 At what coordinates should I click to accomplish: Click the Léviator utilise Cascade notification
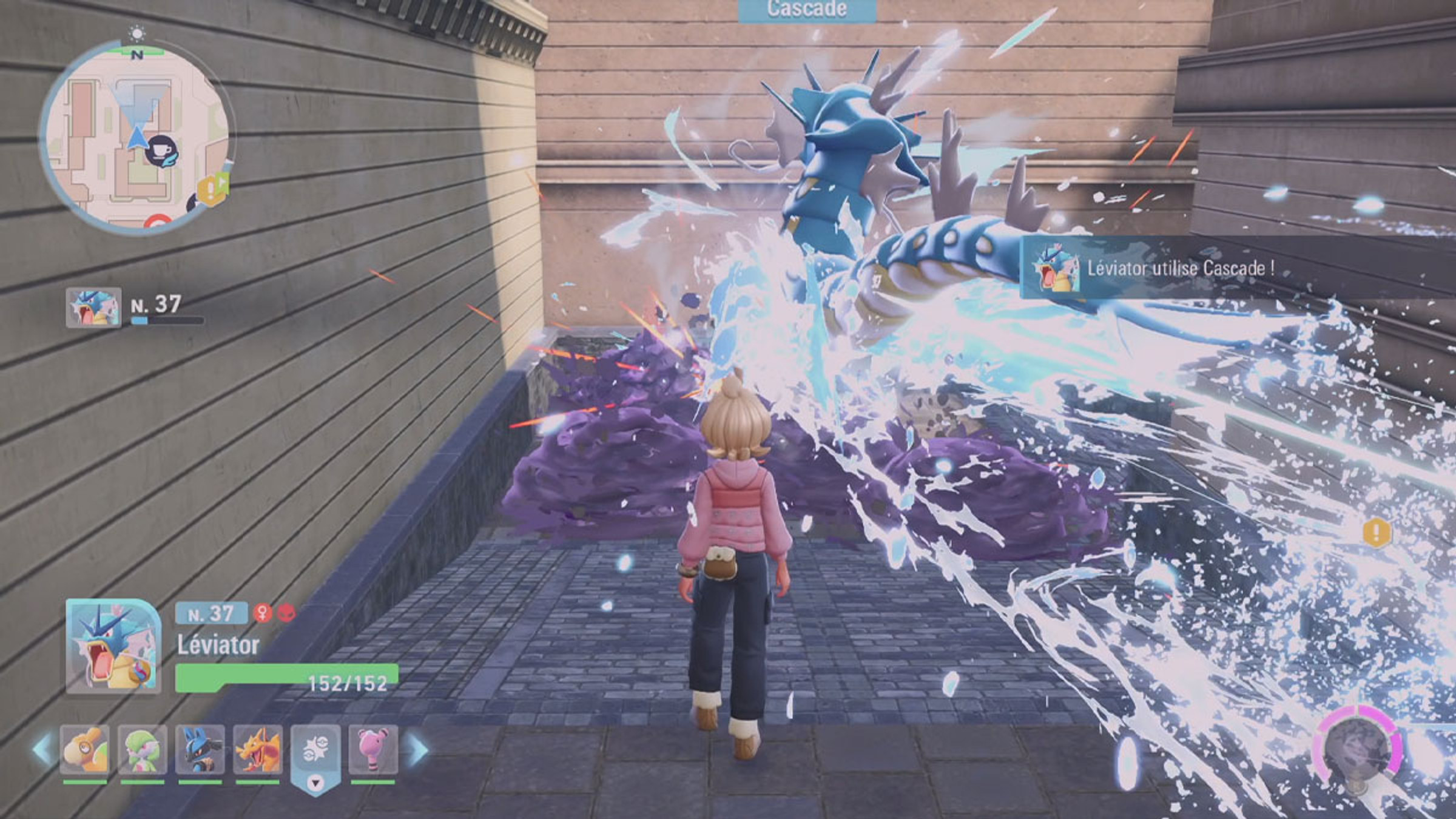[x=1177, y=268]
